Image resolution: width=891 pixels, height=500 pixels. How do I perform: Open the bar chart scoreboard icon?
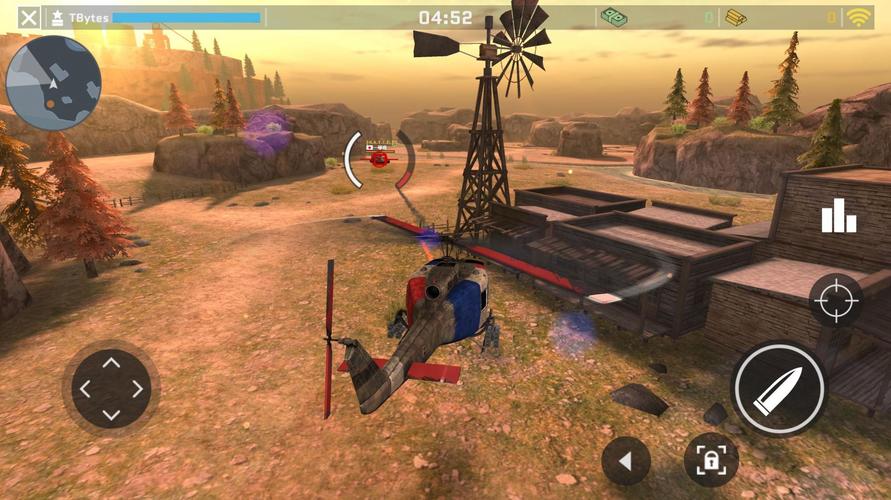[838, 216]
